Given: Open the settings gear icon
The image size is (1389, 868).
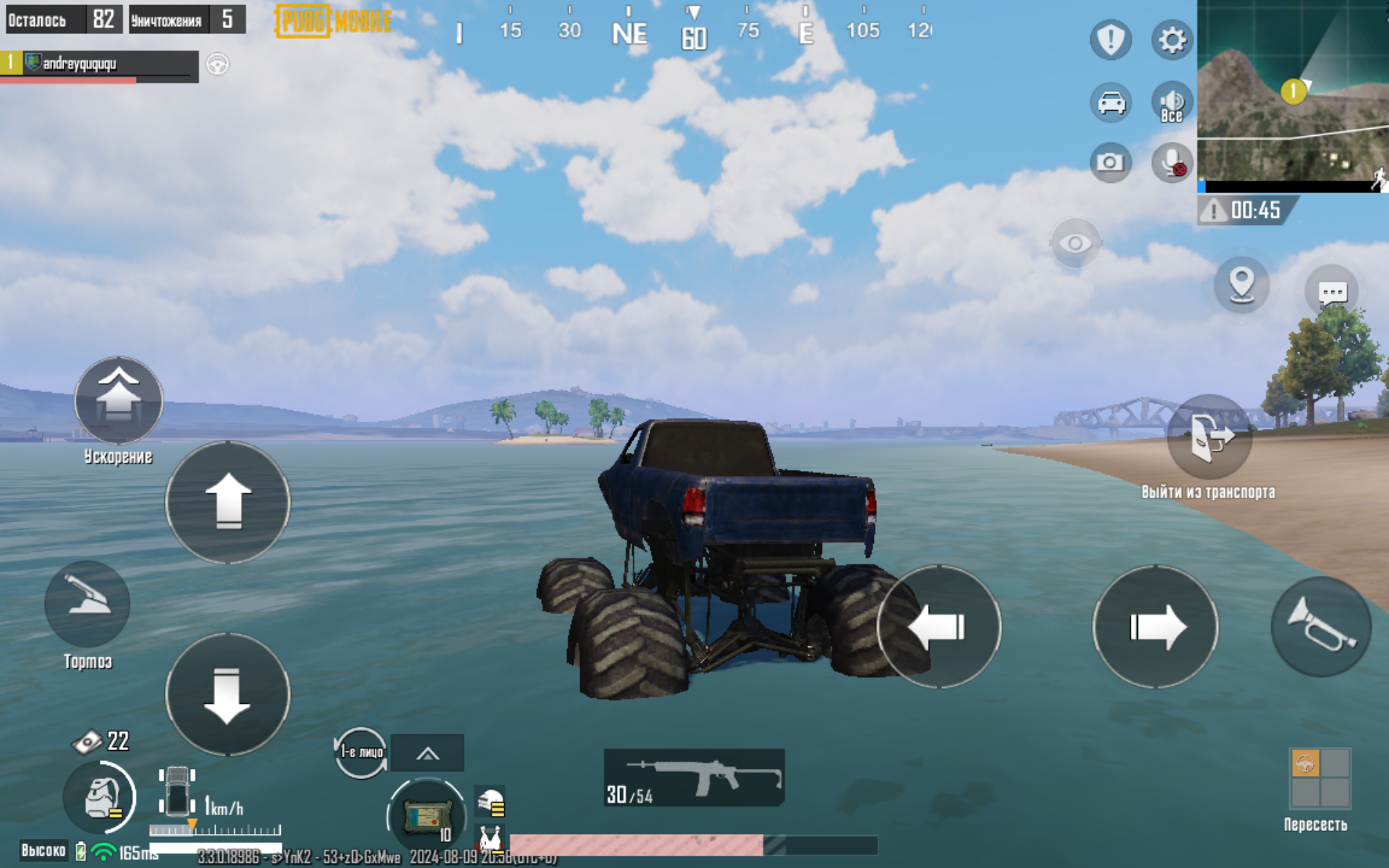Looking at the screenshot, I should point(1171,40).
